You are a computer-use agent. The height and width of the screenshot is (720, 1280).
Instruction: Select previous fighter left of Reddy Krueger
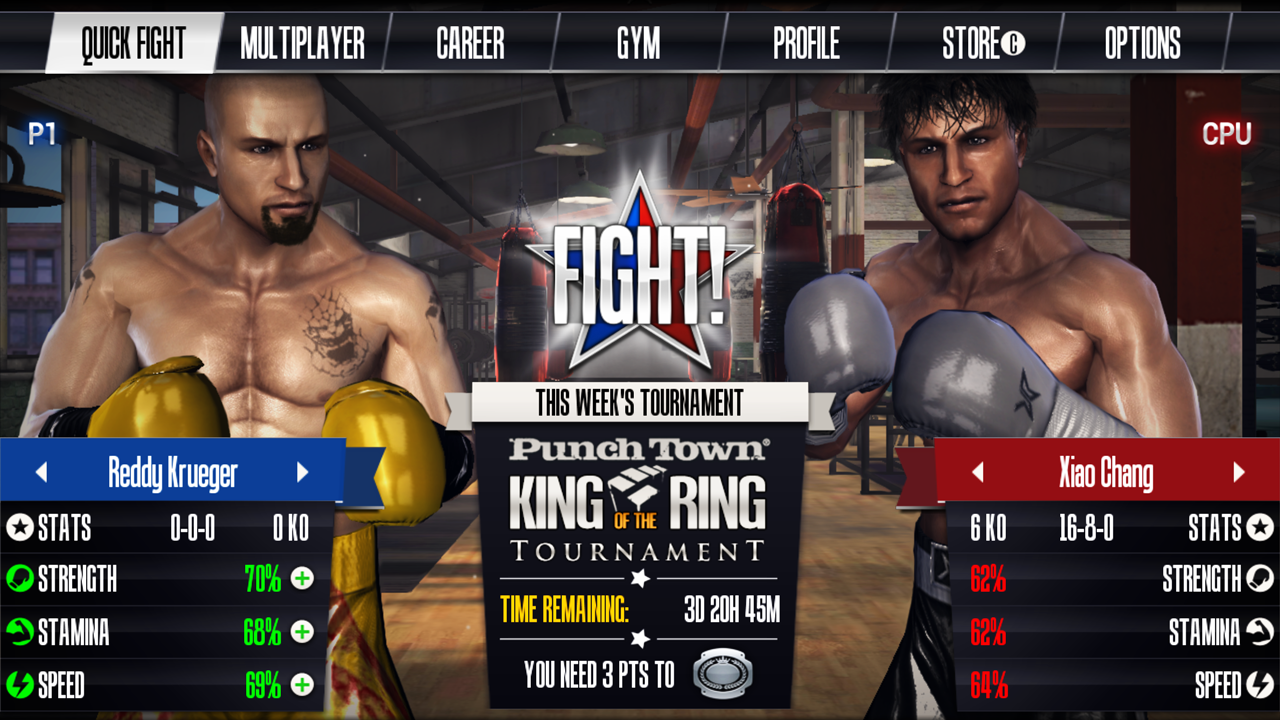[41, 472]
